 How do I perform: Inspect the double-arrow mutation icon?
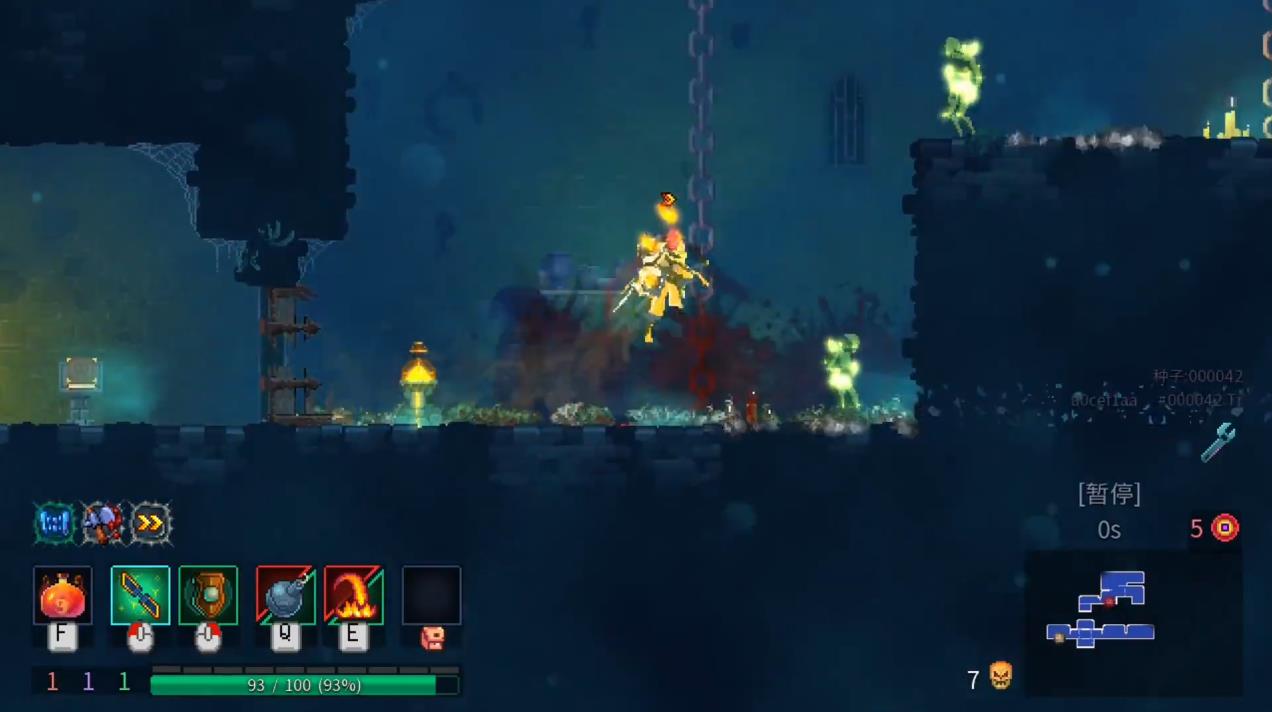click(151, 523)
